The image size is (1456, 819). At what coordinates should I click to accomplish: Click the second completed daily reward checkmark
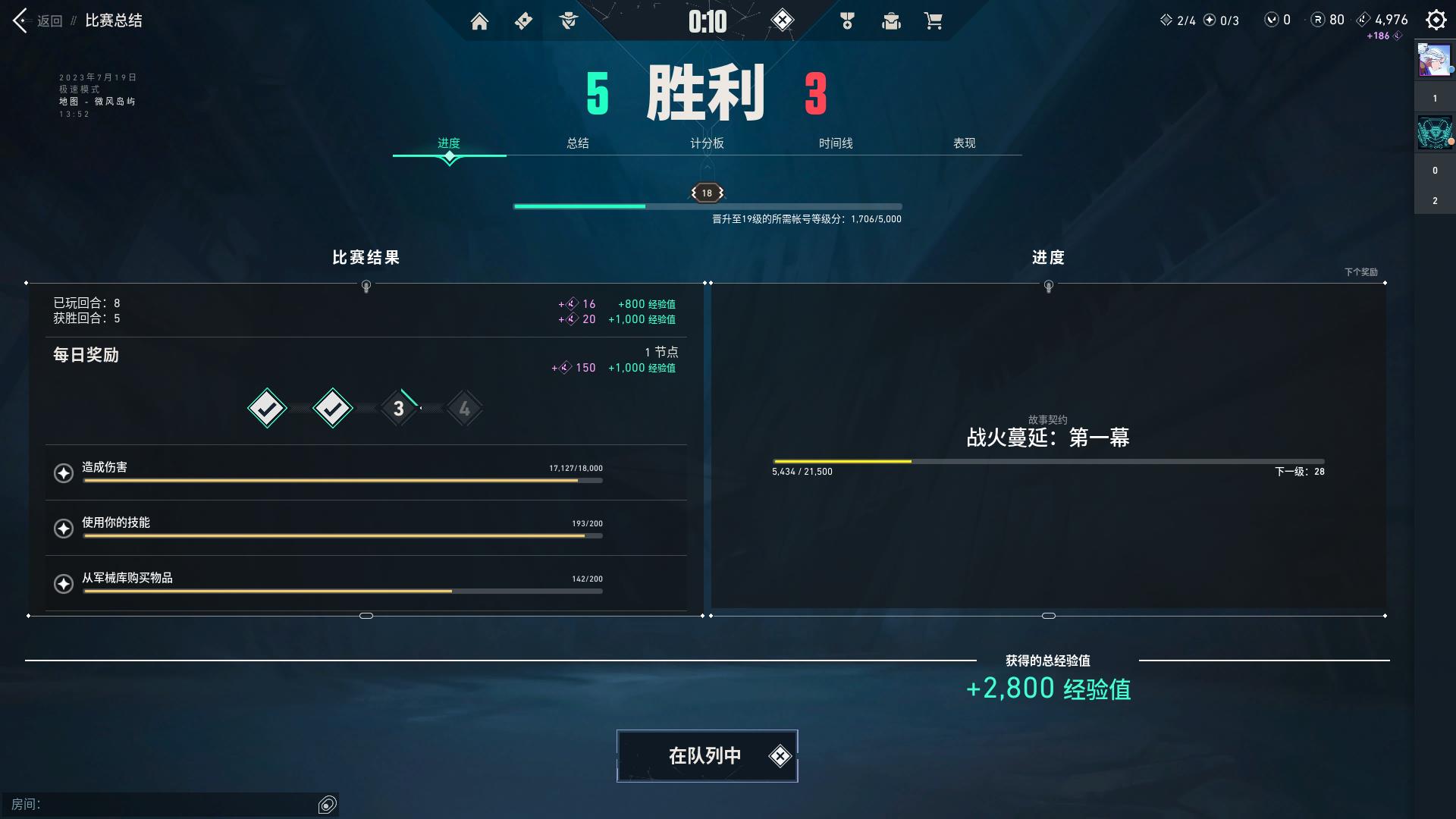pos(332,407)
